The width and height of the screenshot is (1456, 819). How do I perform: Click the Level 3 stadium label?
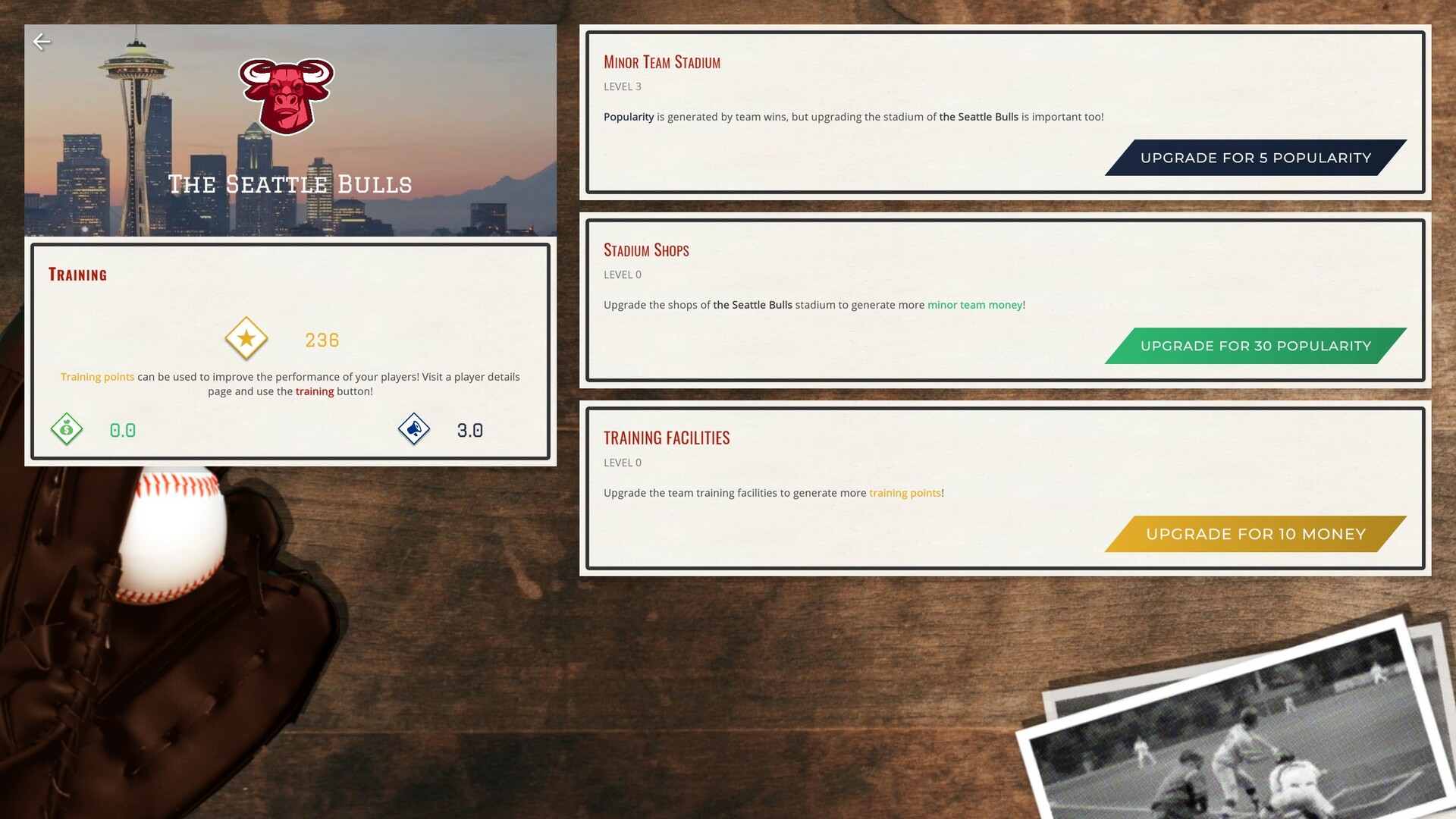(622, 86)
